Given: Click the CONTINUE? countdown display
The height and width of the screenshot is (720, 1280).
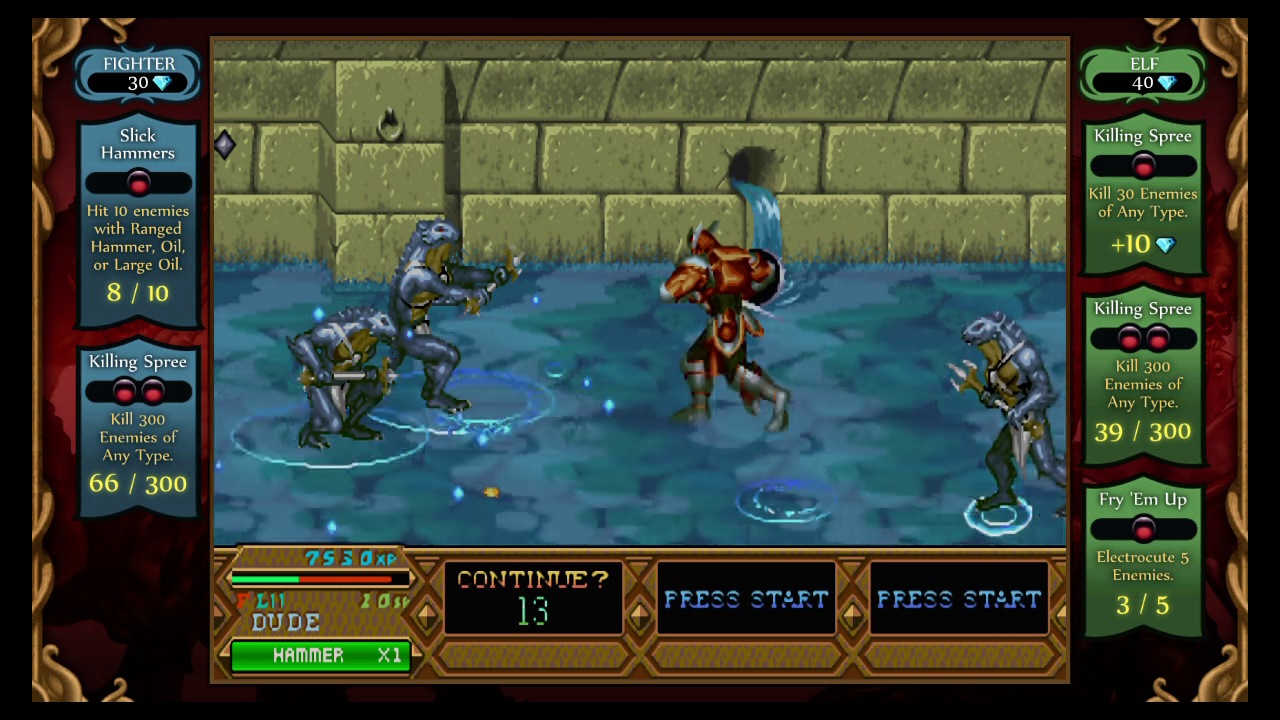Looking at the screenshot, I should coord(531,596).
